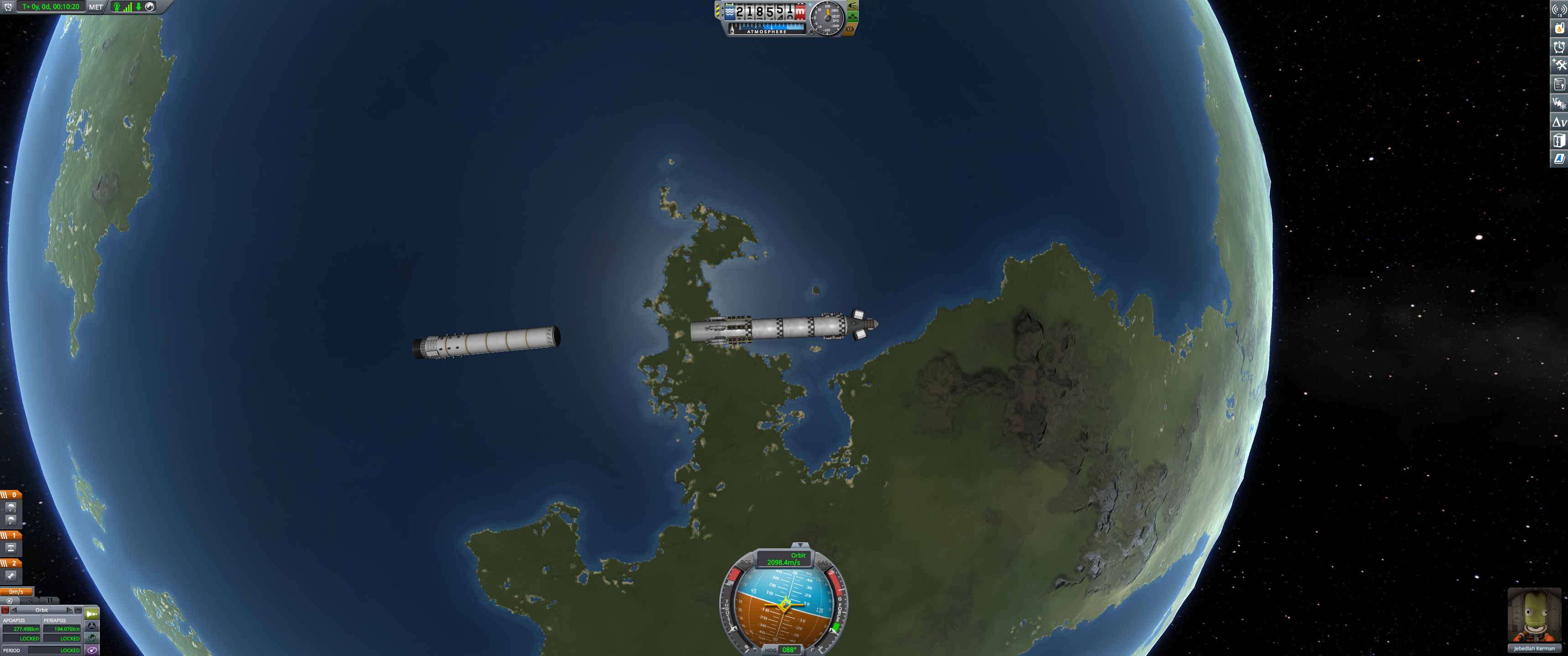Switch to next orbit info page arrow

click(x=69, y=610)
